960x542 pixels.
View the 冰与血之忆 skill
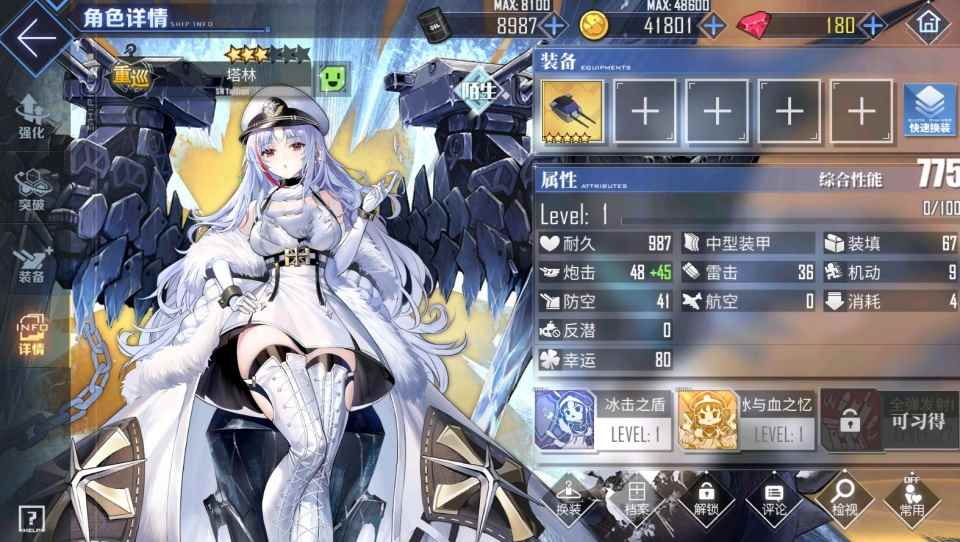click(x=746, y=420)
